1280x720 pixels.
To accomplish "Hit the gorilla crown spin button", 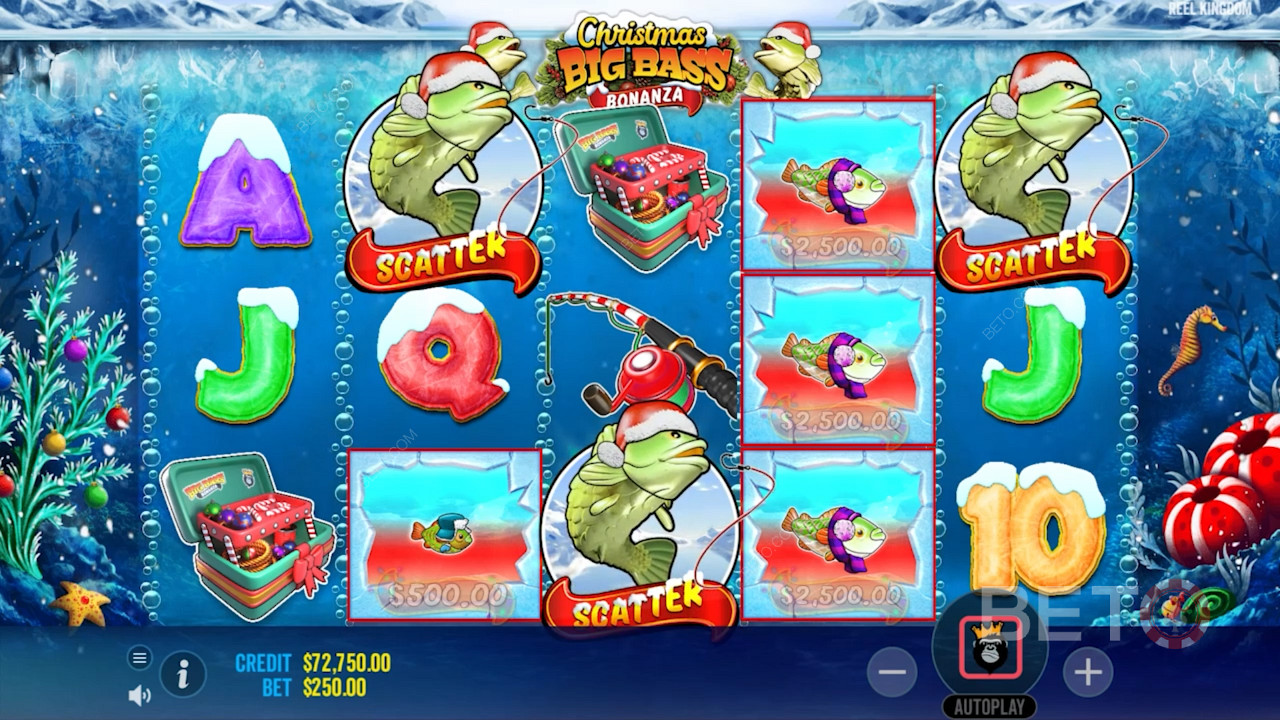I will pos(990,648).
